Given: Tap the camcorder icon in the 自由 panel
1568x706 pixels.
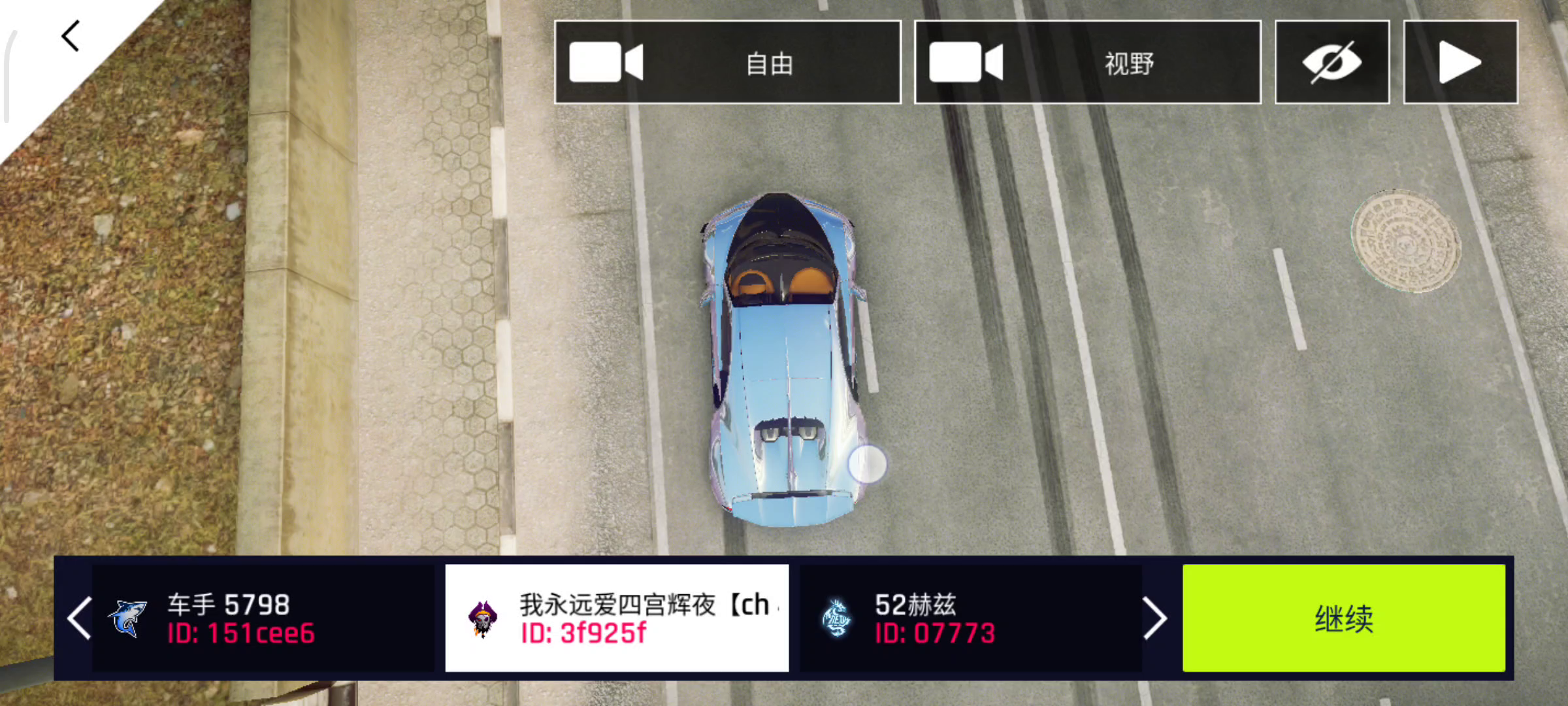Looking at the screenshot, I should [x=604, y=62].
